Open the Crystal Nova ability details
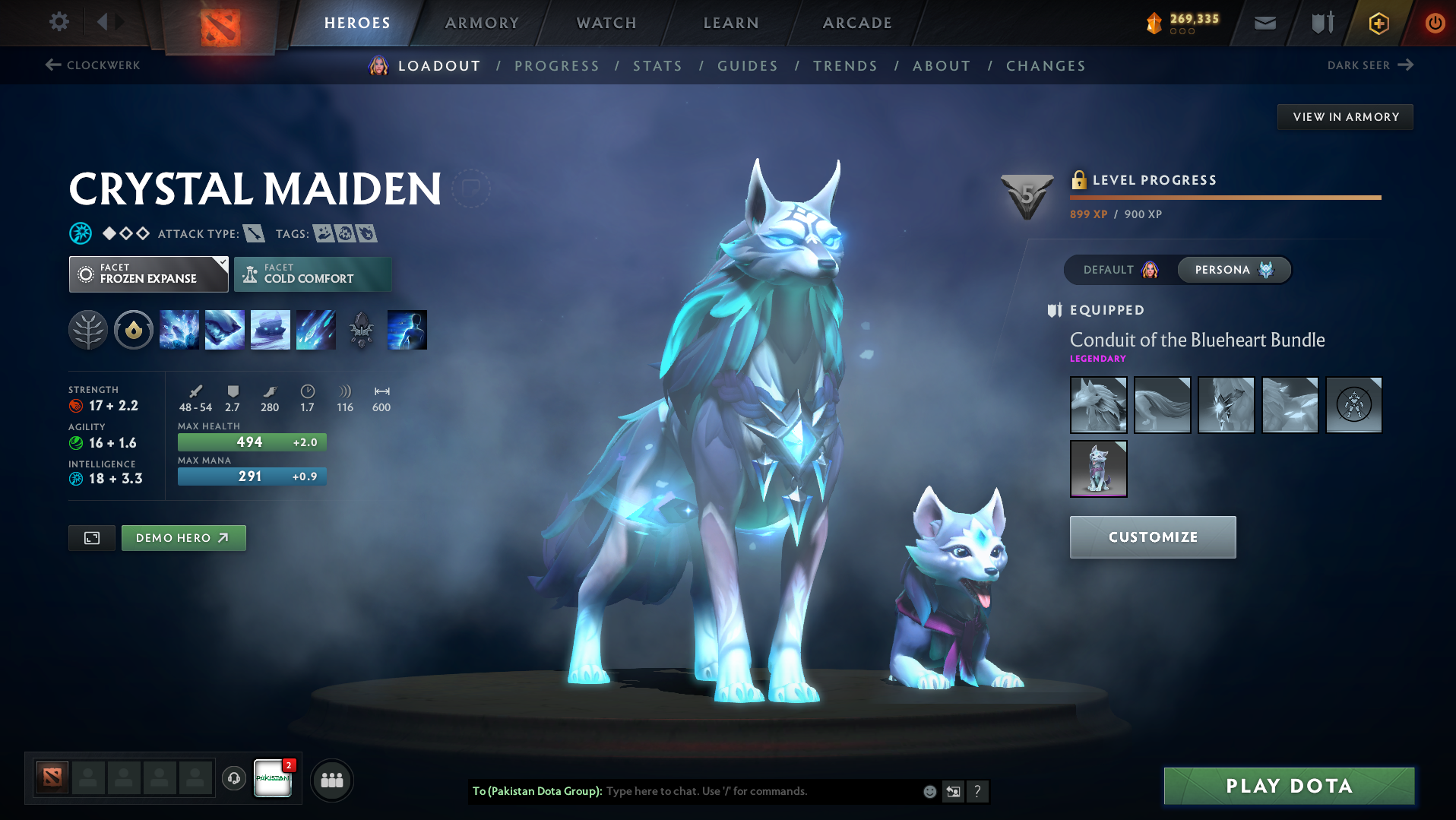 pos(179,329)
